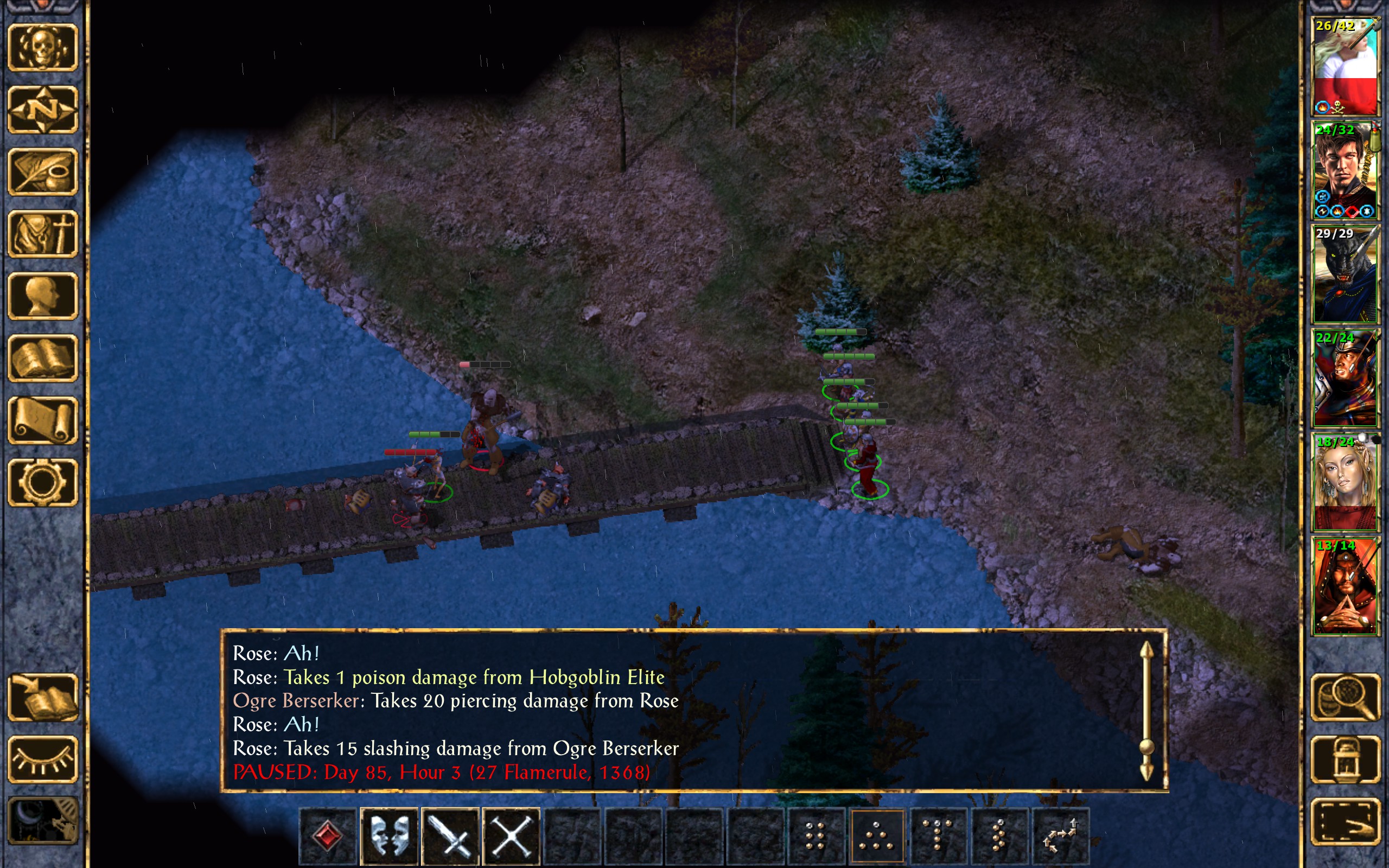Viewport: 1389px width, 868px height.
Task: Pick the red-hooded character portrait
Action: point(1345,585)
